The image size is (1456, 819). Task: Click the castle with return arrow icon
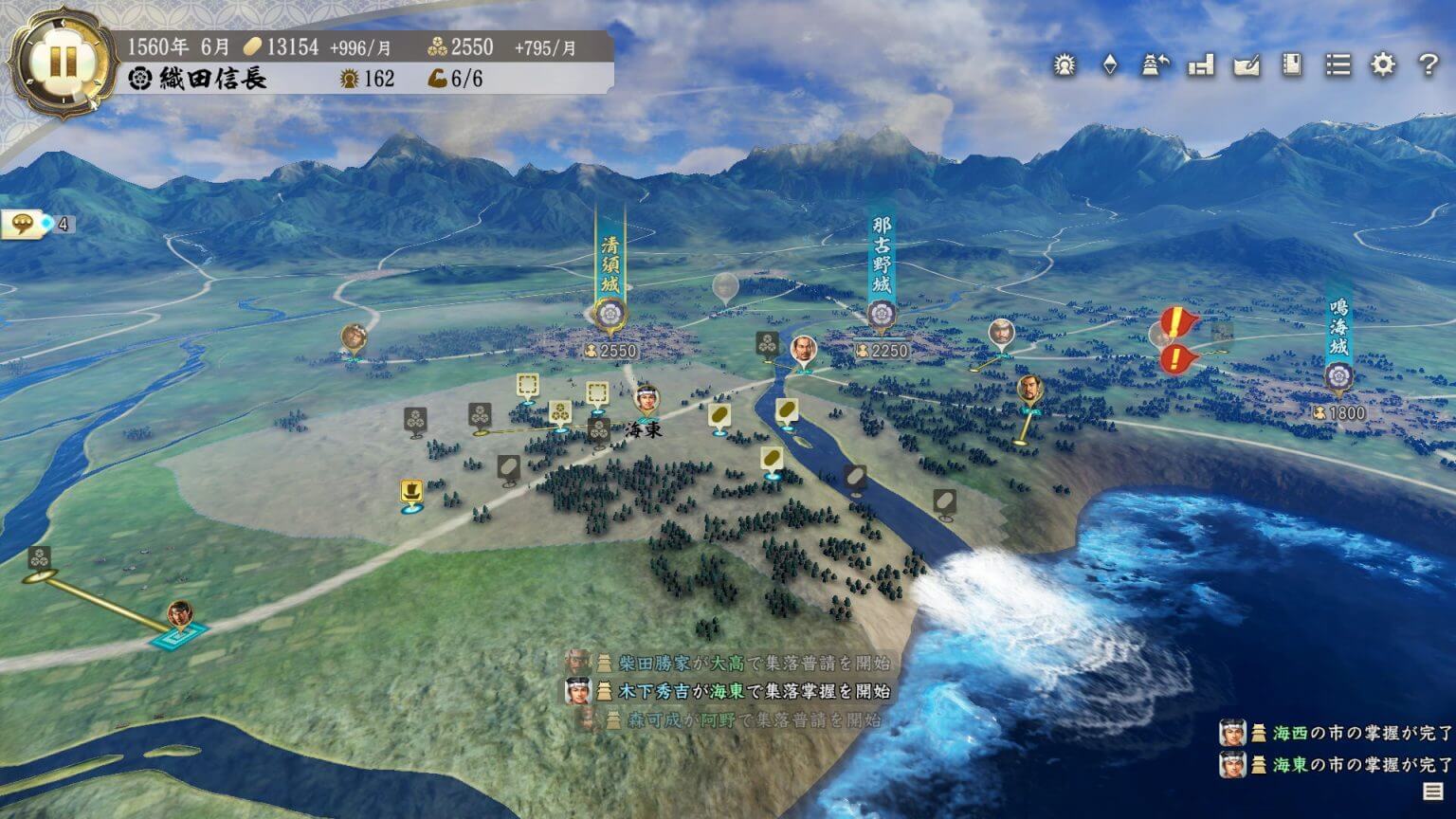(x=1155, y=65)
